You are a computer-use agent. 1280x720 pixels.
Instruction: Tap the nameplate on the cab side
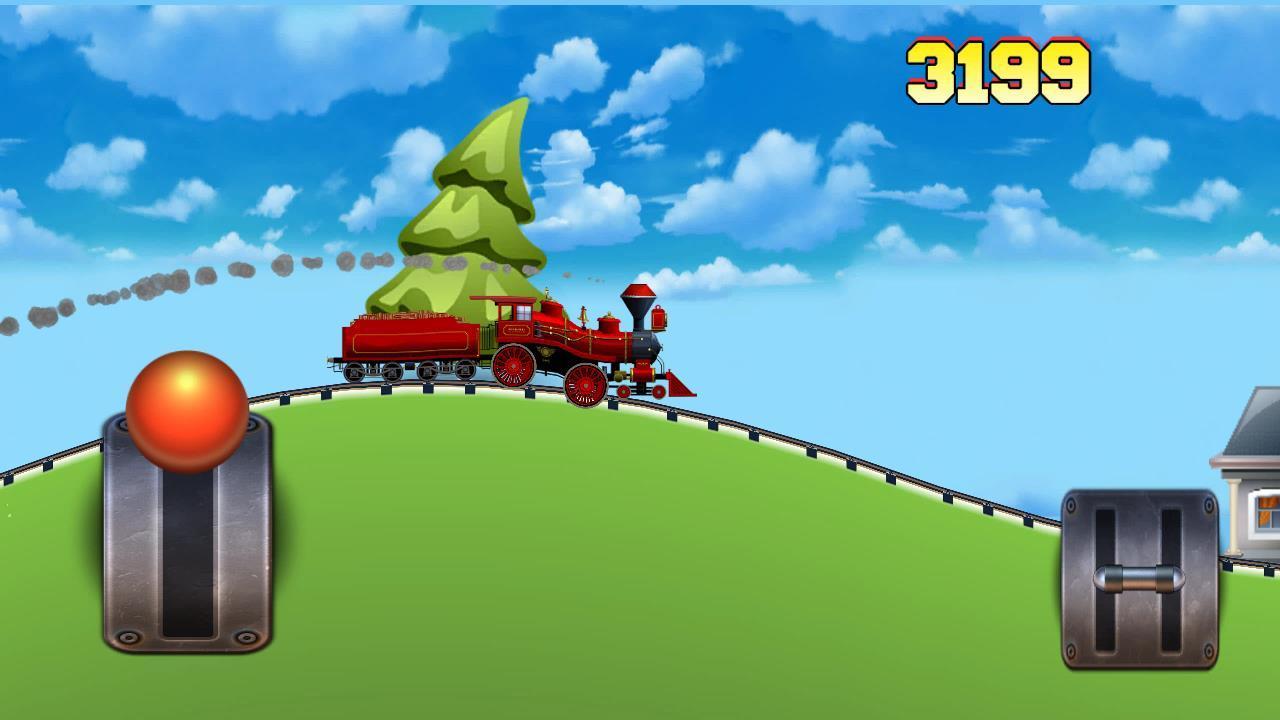point(517,330)
